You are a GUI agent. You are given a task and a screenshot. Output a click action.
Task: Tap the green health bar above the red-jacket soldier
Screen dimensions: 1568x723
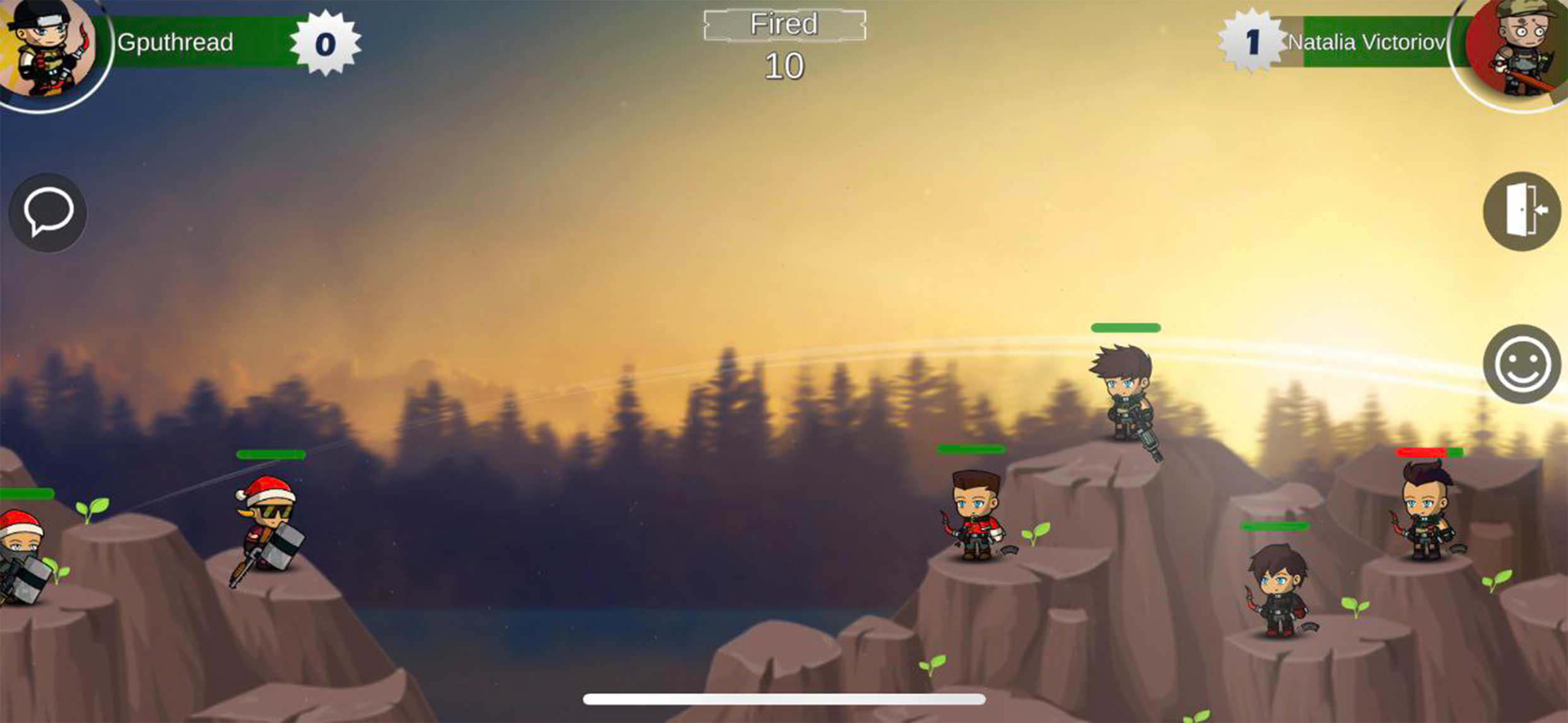pos(971,450)
